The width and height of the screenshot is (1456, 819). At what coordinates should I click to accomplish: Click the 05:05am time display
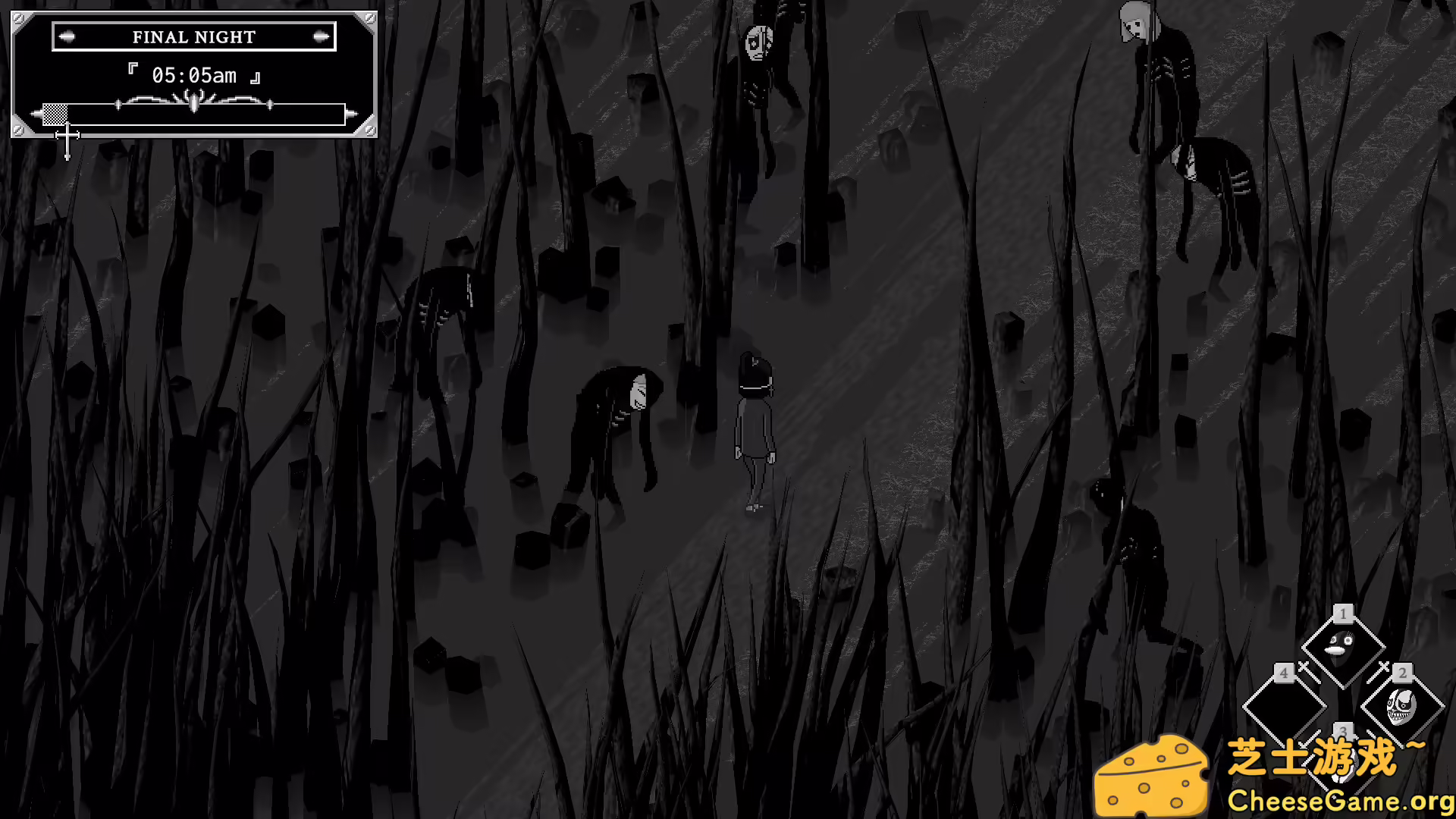point(193,74)
